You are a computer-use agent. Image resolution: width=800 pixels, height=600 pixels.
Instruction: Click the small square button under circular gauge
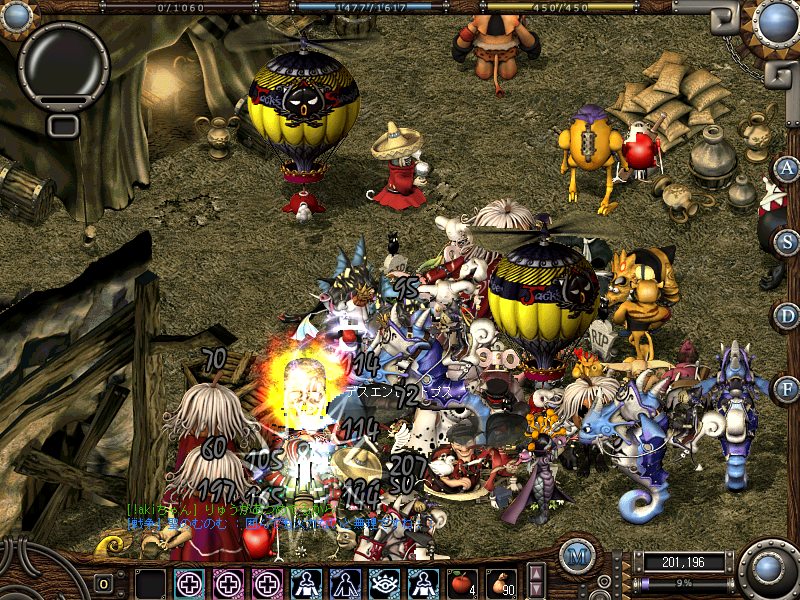(x=63, y=125)
